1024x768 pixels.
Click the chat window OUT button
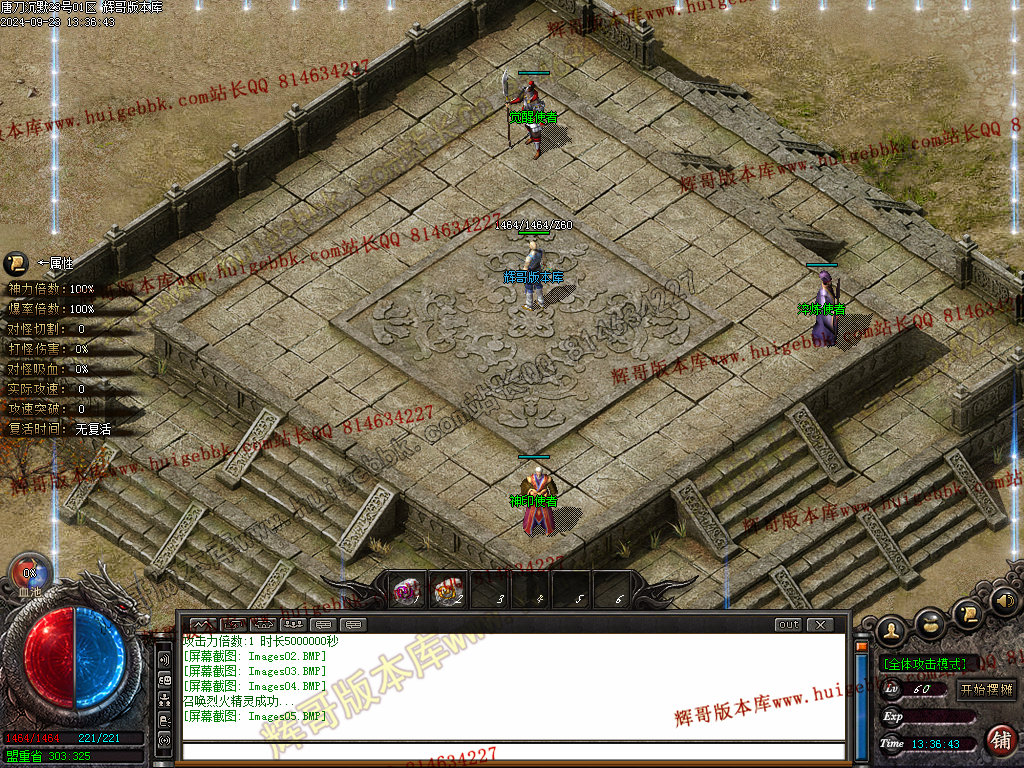[x=789, y=624]
